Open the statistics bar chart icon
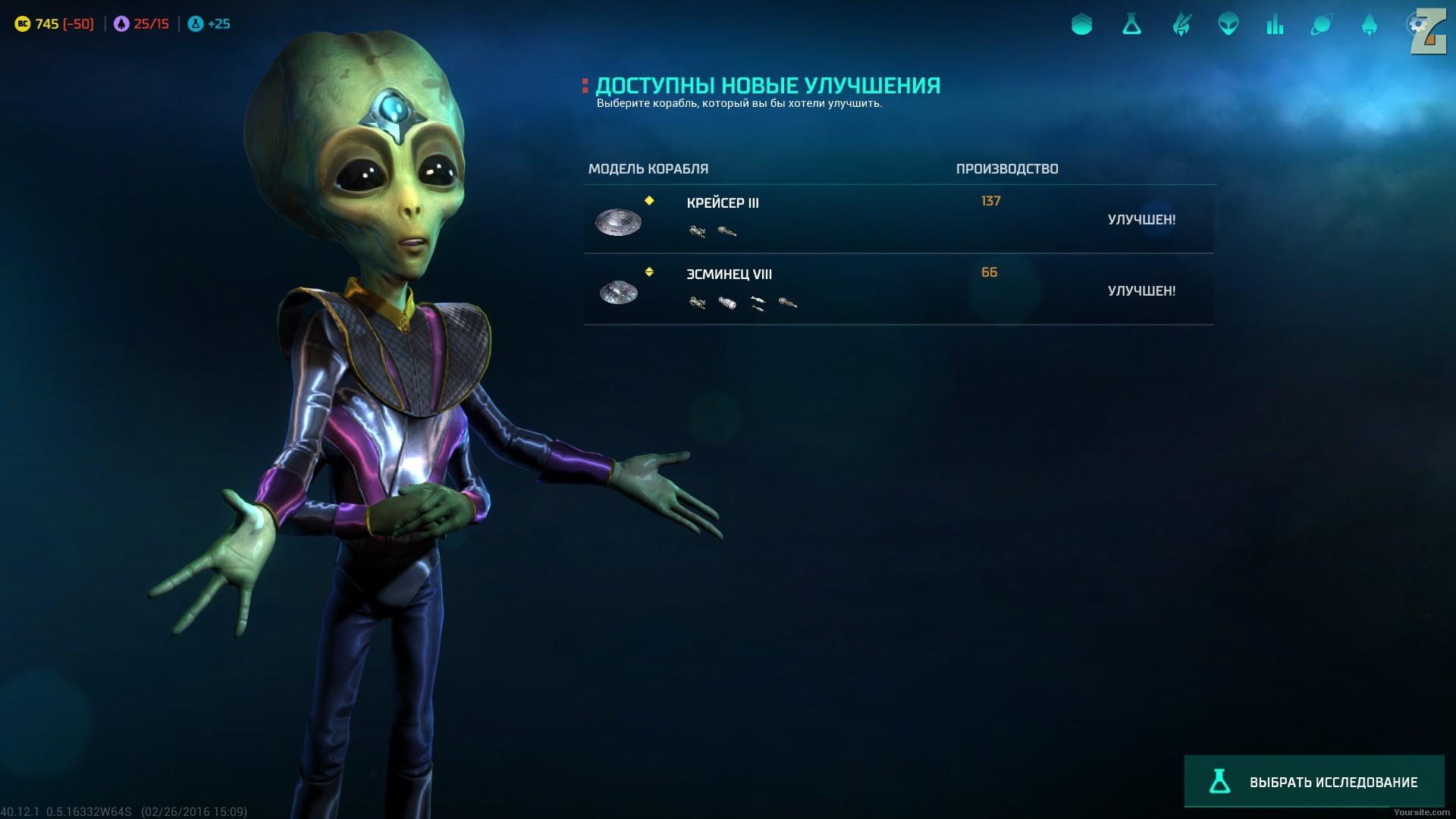This screenshot has width=1456, height=819. 1275,25
